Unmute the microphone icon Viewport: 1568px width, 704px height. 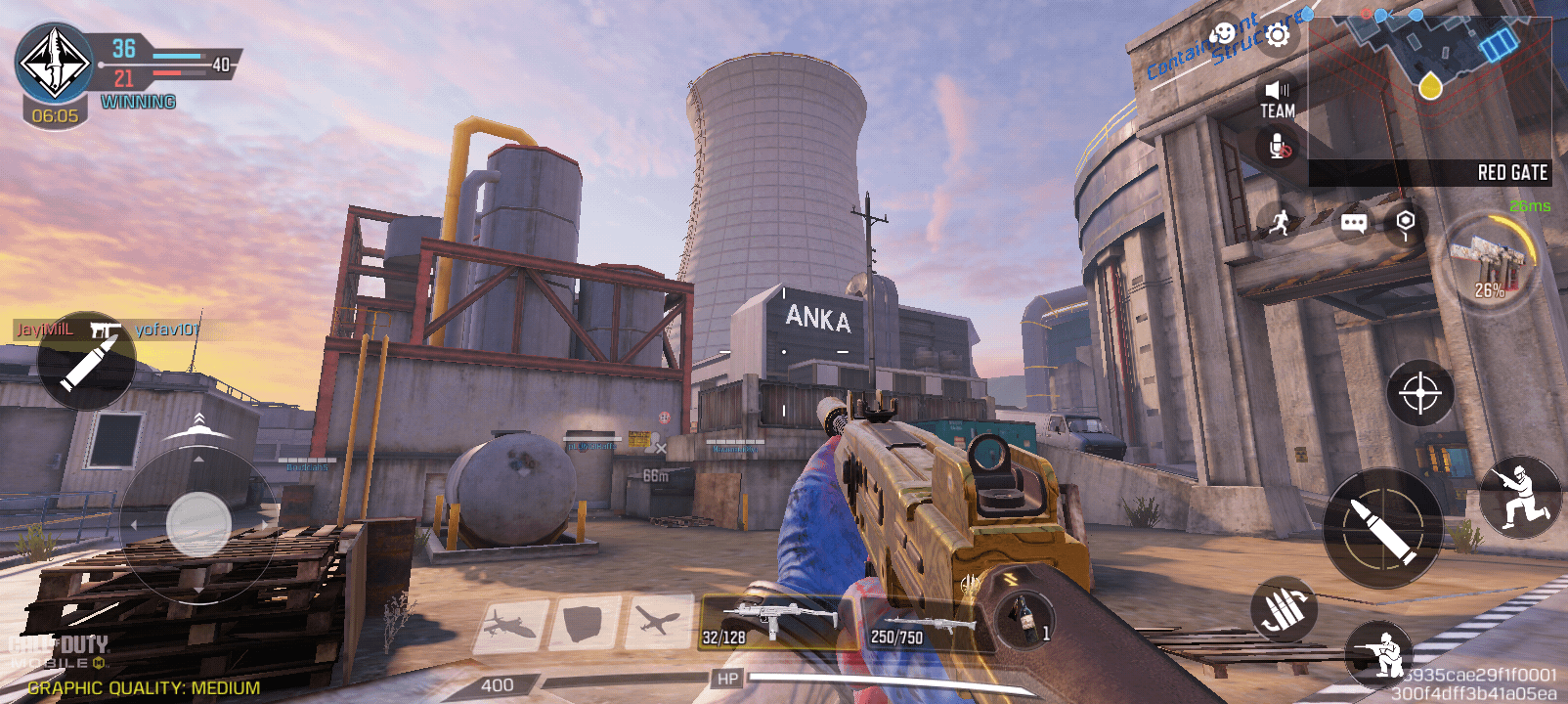pyautogui.click(x=1279, y=148)
